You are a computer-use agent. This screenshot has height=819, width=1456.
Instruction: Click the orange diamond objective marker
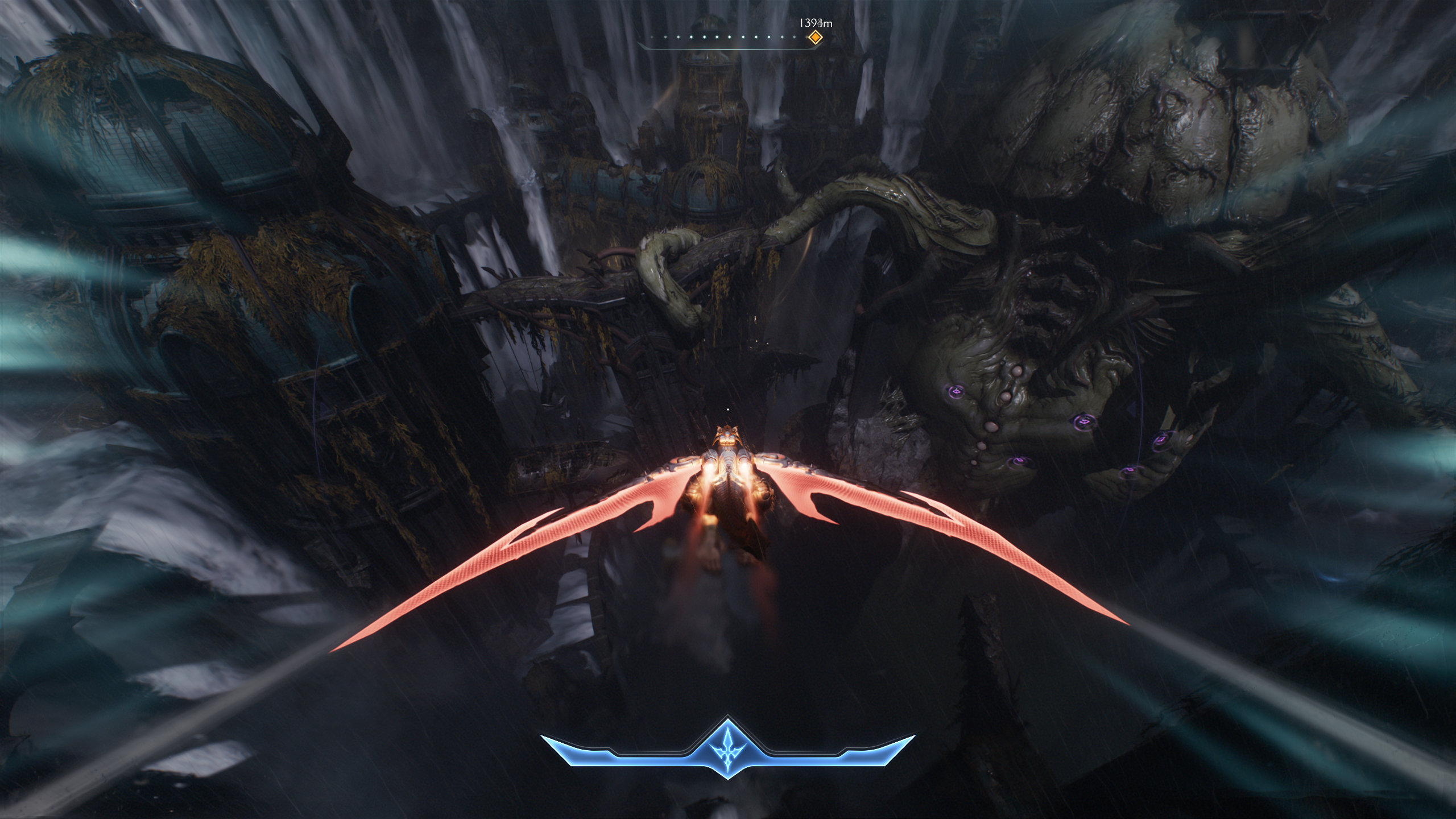pos(815,38)
